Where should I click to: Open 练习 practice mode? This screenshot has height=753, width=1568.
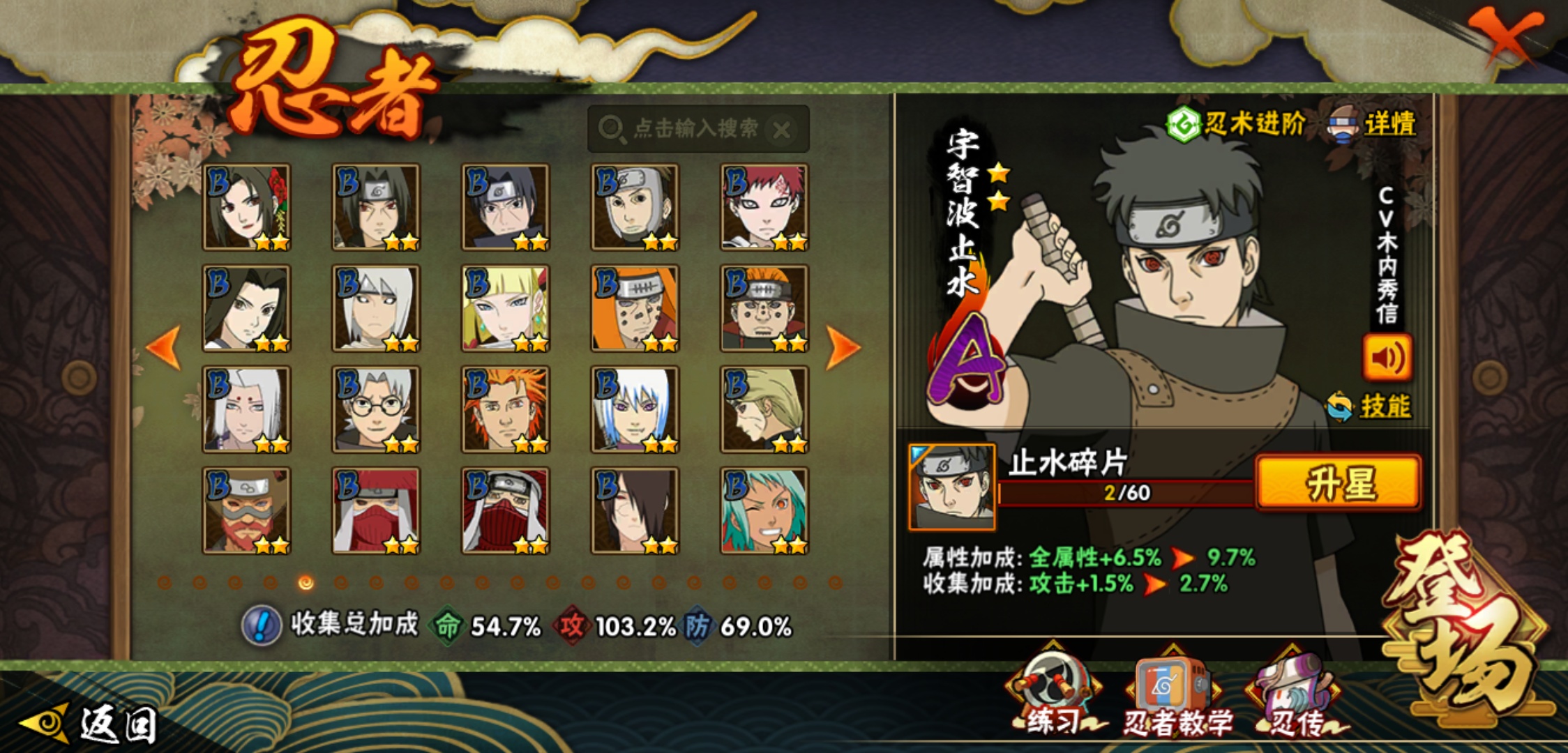pyautogui.click(x=1053, y=694)
